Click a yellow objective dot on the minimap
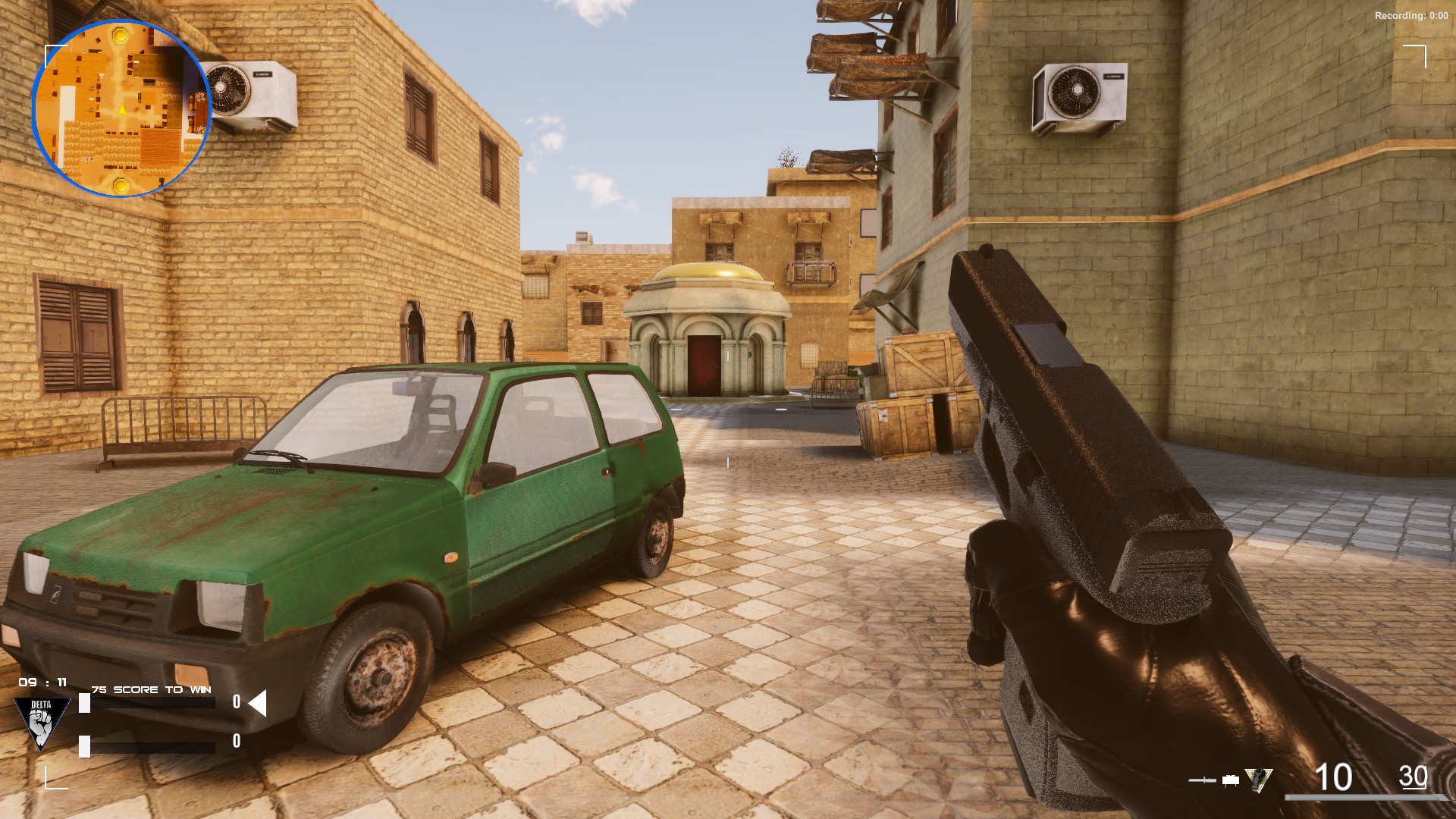The image size is (1456, 819). 121,36
